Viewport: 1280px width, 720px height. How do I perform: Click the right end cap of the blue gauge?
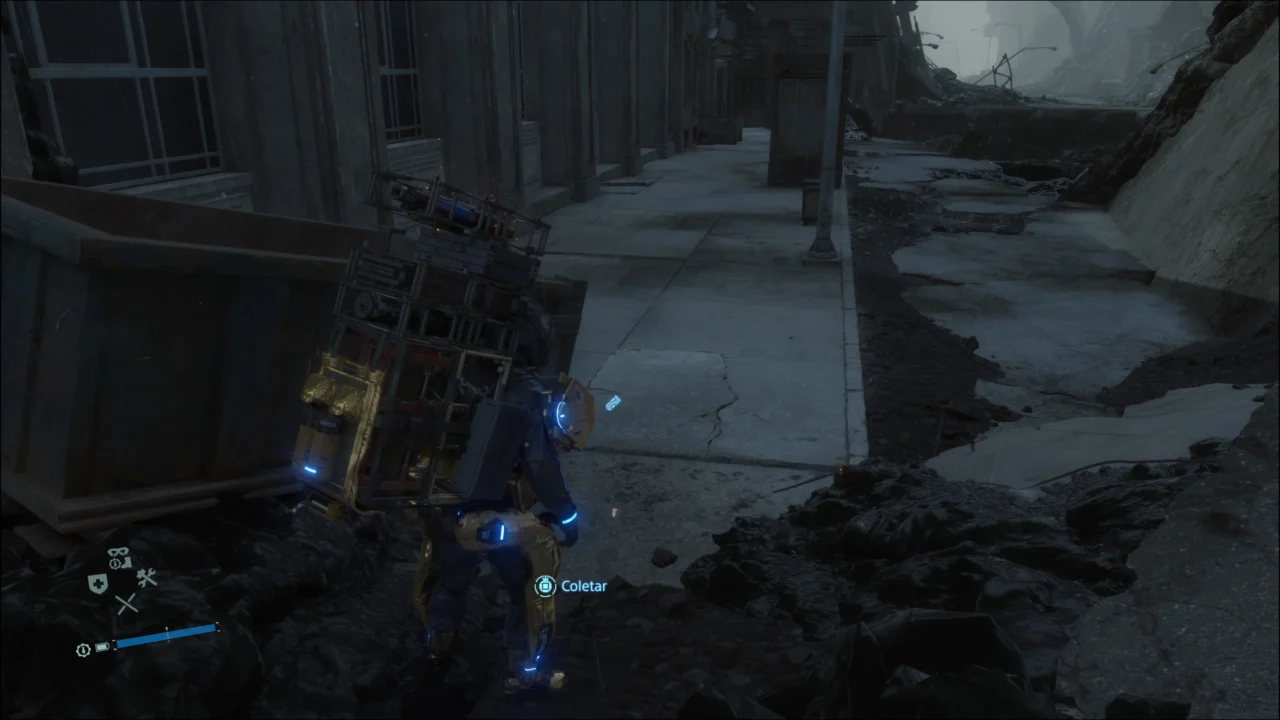[218, 628]
